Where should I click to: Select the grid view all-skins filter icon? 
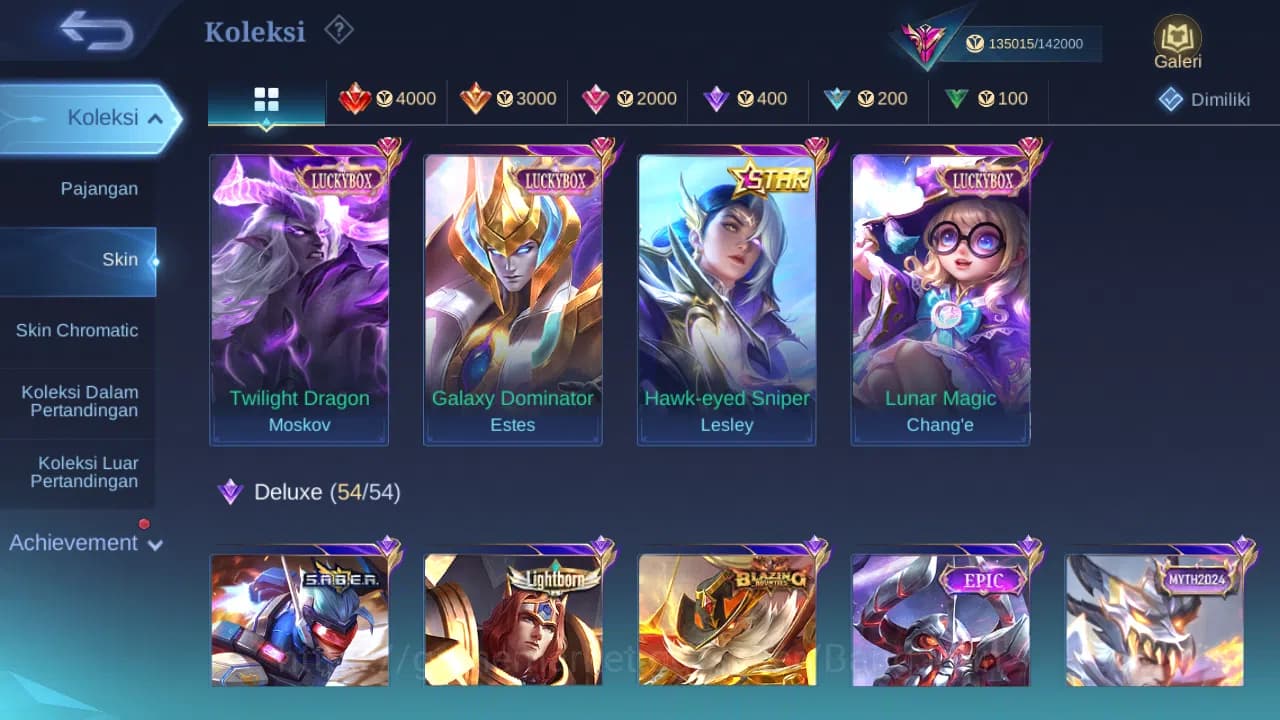tap(265, 99)
